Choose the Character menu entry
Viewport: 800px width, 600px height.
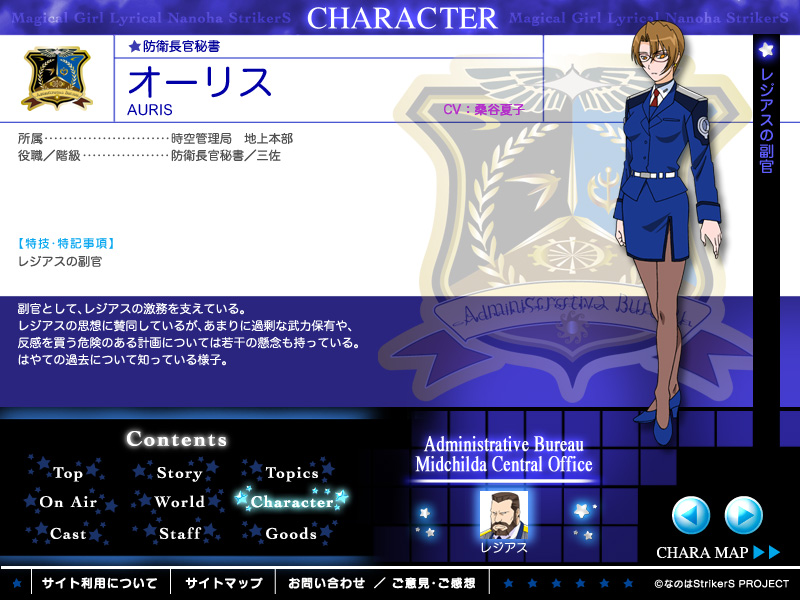pyautogui.click(x=291, y=502)
